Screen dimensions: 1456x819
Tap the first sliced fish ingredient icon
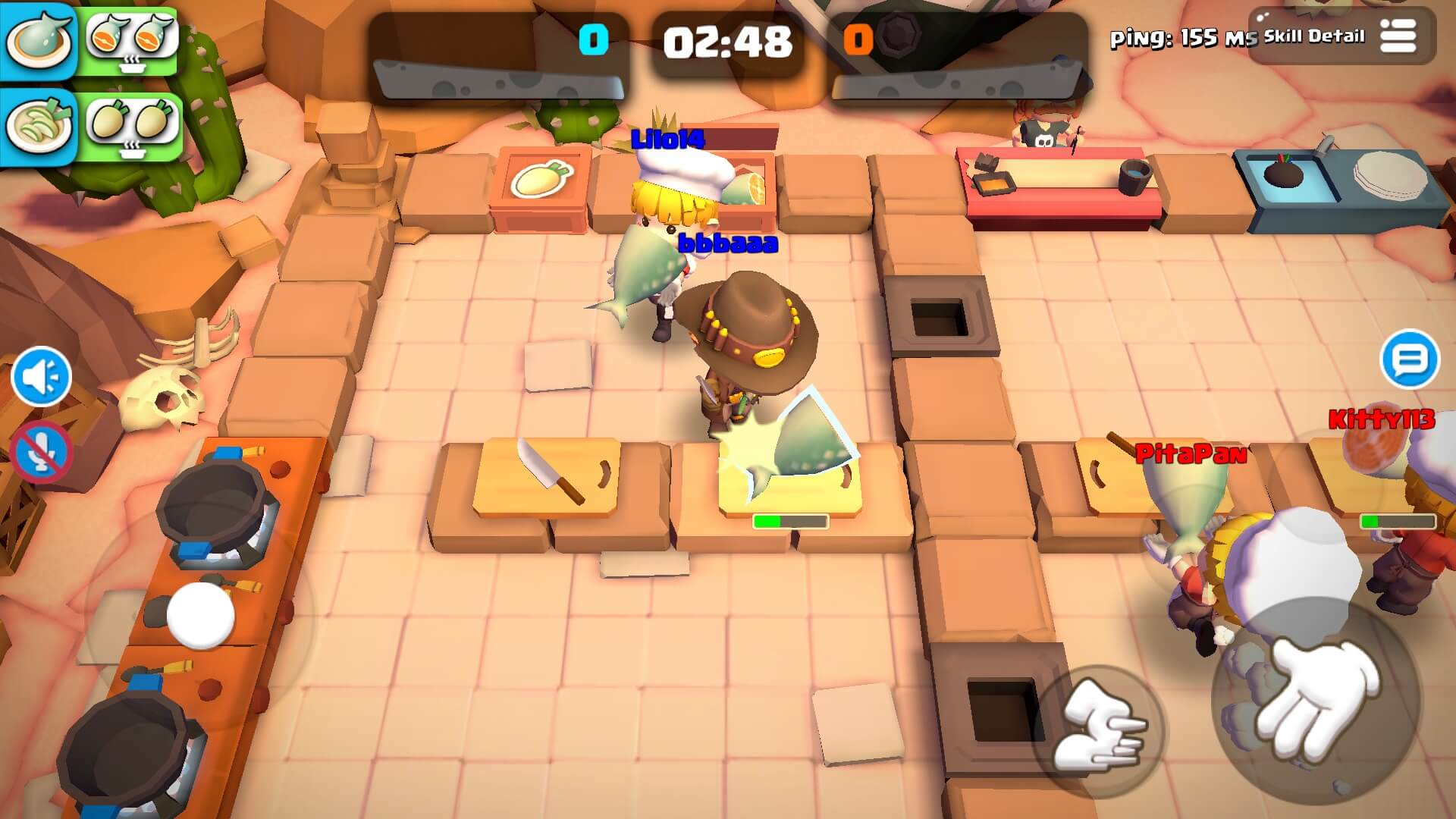coord(106,36)
